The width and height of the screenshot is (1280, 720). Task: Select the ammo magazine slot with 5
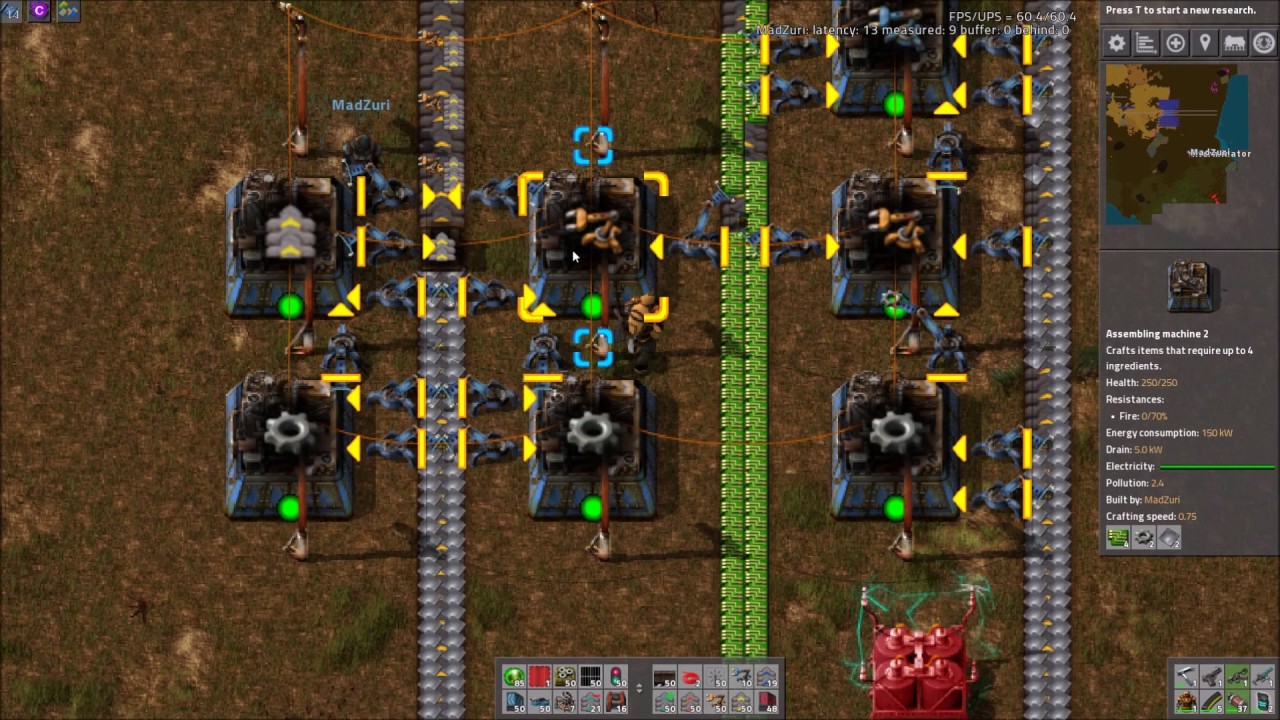pos(1212,702)
